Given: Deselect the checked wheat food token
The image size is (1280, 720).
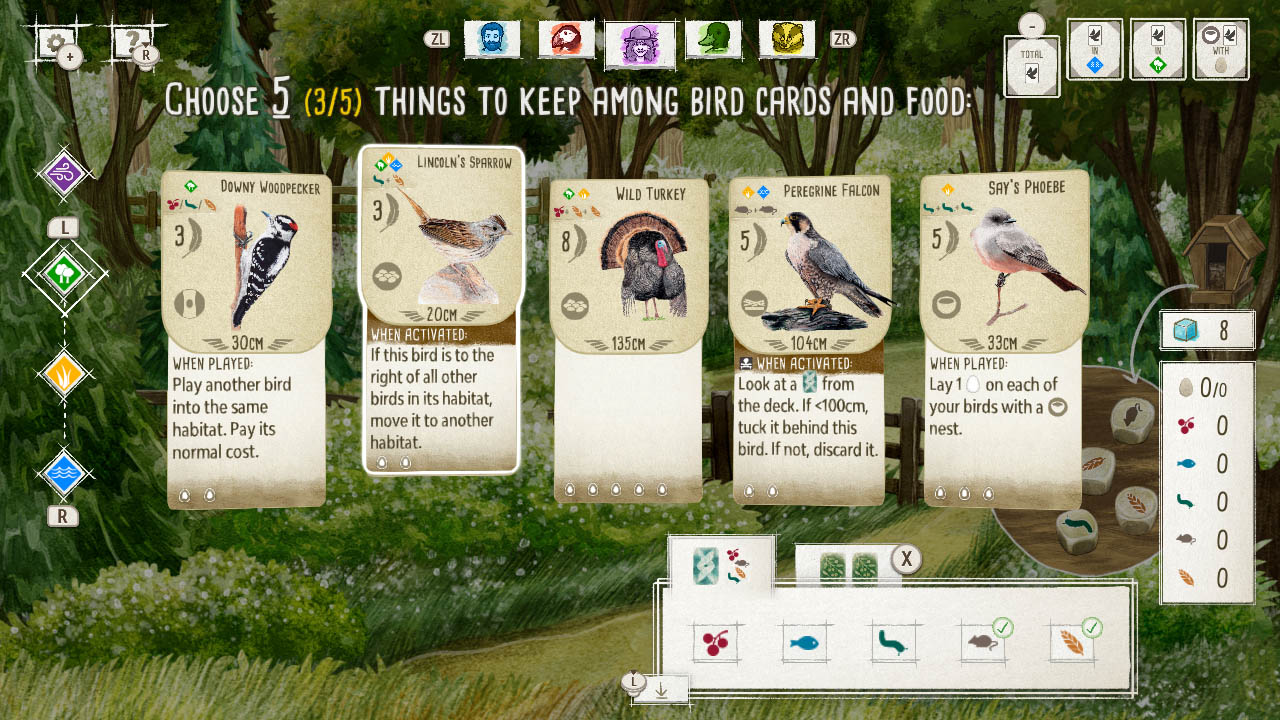Looking at the screenshot, I should 1073,643.
